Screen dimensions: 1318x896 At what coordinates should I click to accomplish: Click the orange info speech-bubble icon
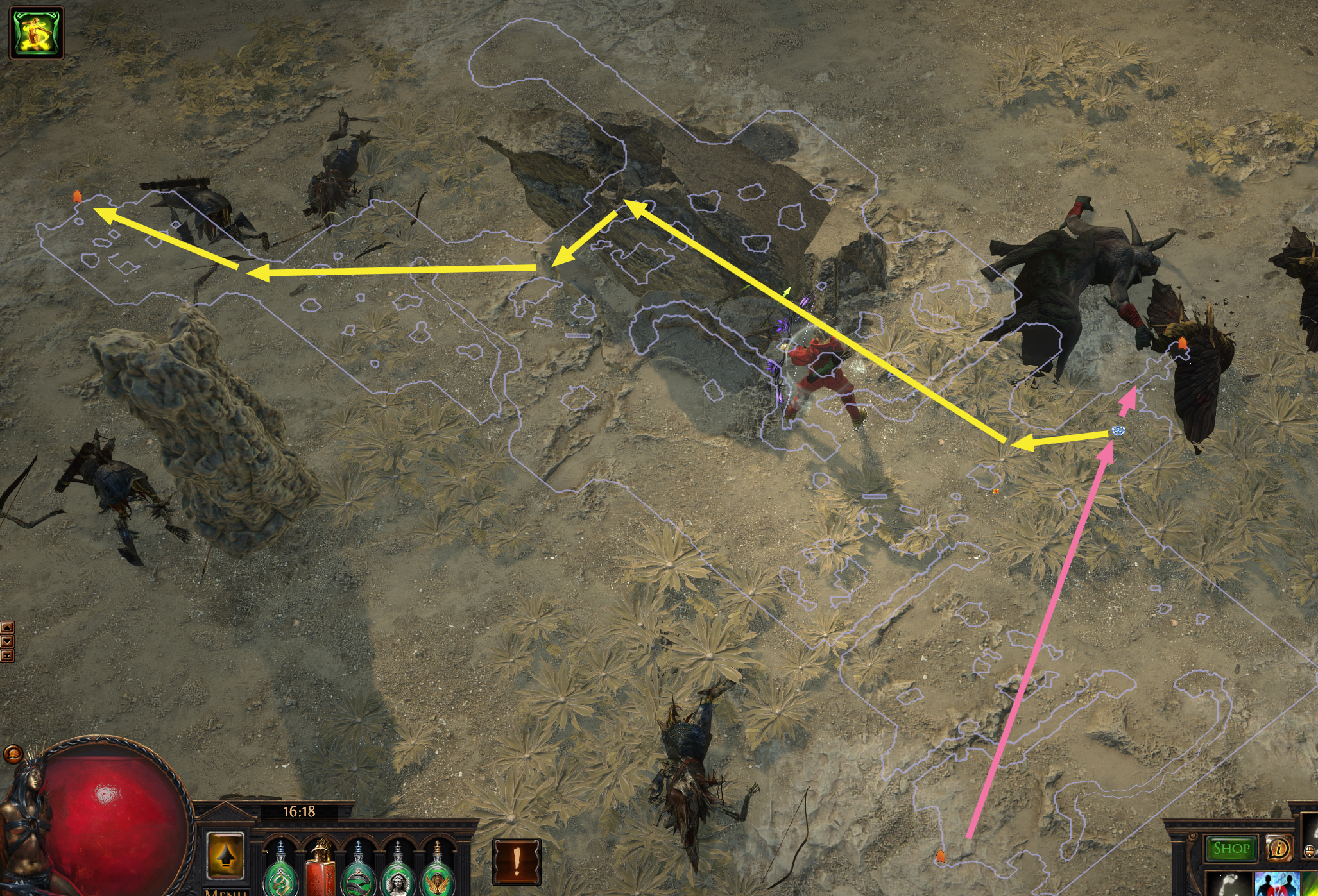(x=1278, y=849)
